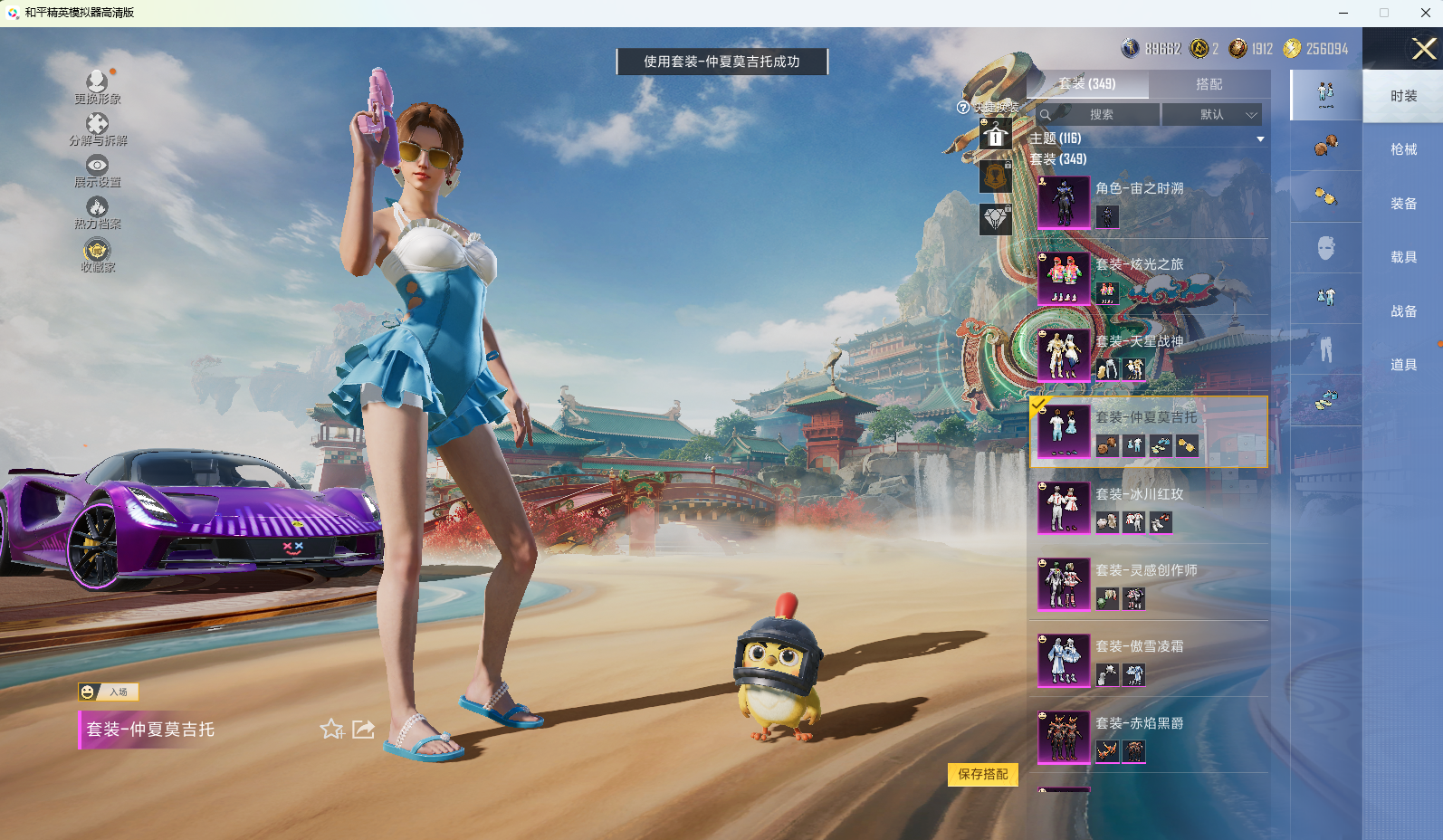The image size is (1443, 840).
Task: Save the outfit with 保存搭配
Action: (x=982, y=775)
